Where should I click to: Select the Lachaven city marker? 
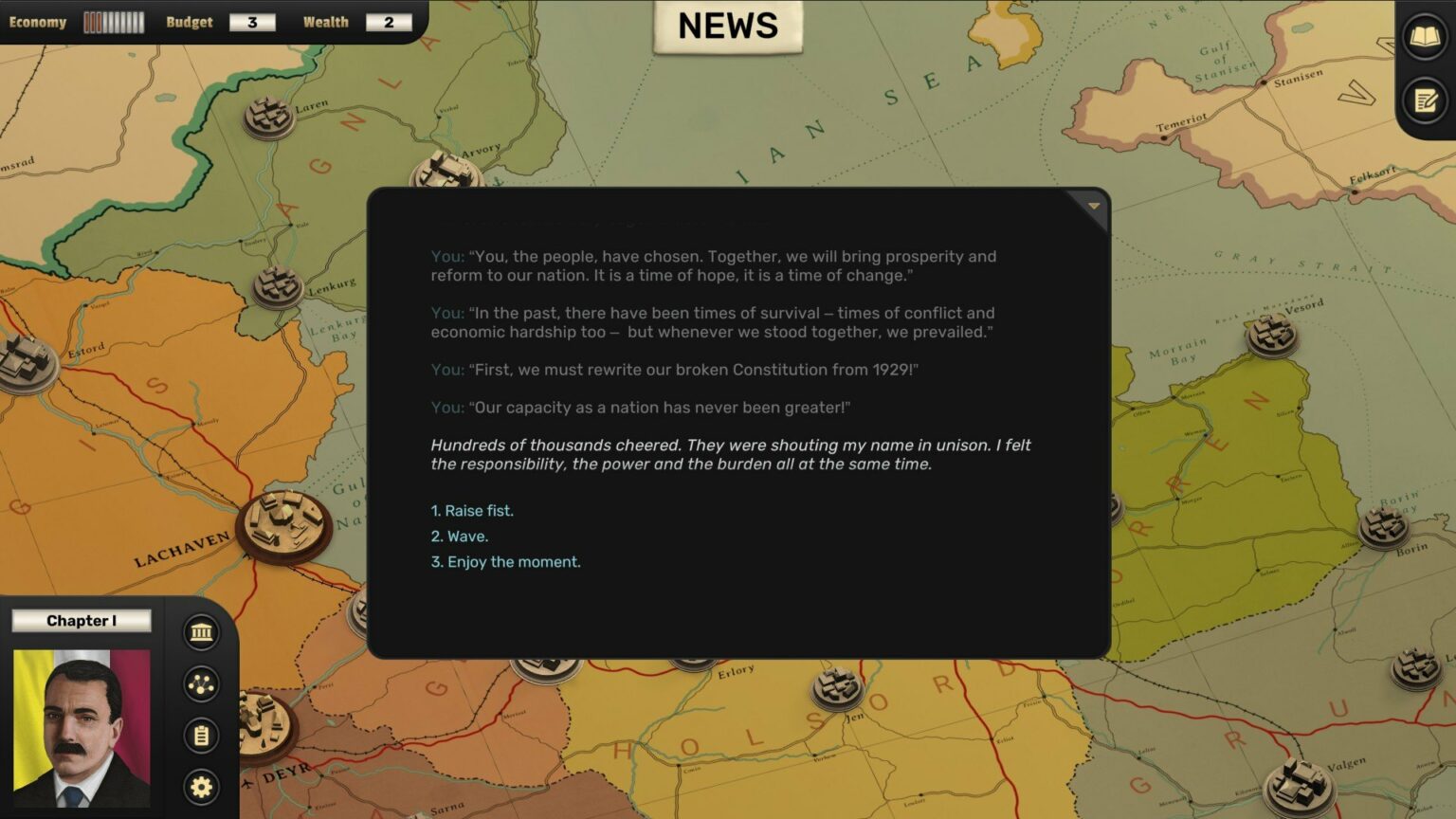coord(282,524)
